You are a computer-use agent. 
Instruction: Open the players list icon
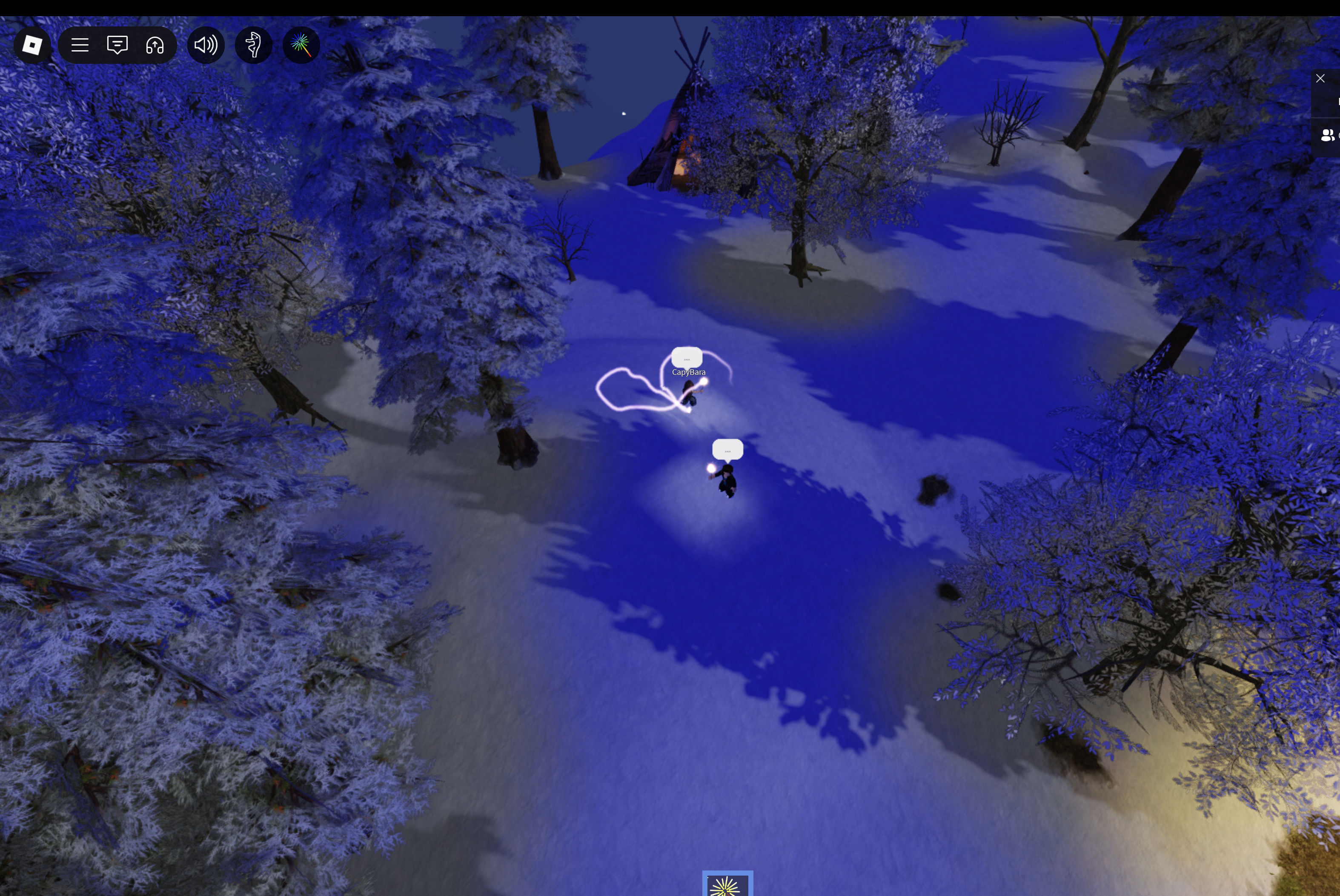pyautogui.click(x=1327, y=135)
